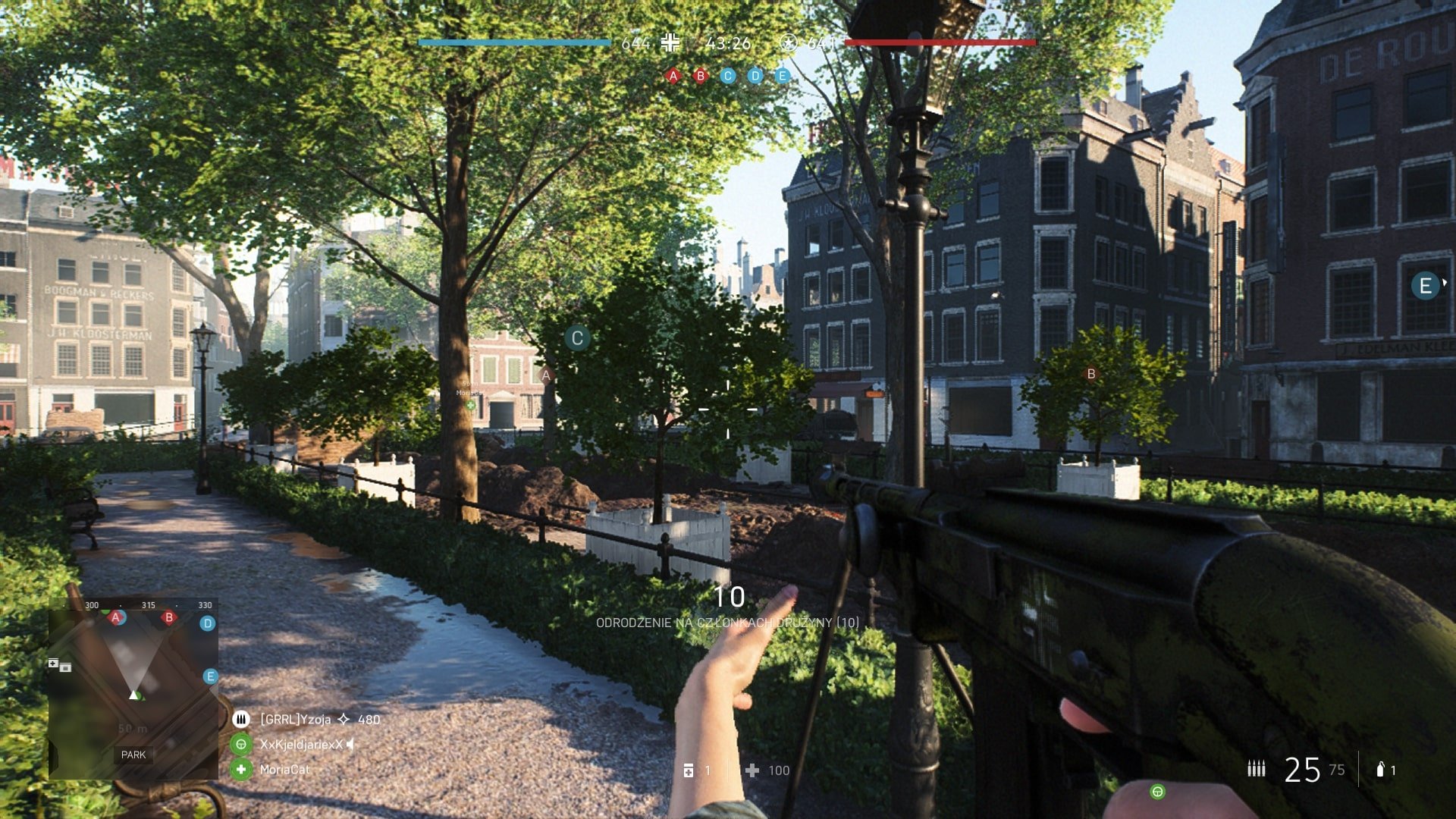Click squad member MoriaCat
Viewport: 1456px width, 819px height.
284,770
